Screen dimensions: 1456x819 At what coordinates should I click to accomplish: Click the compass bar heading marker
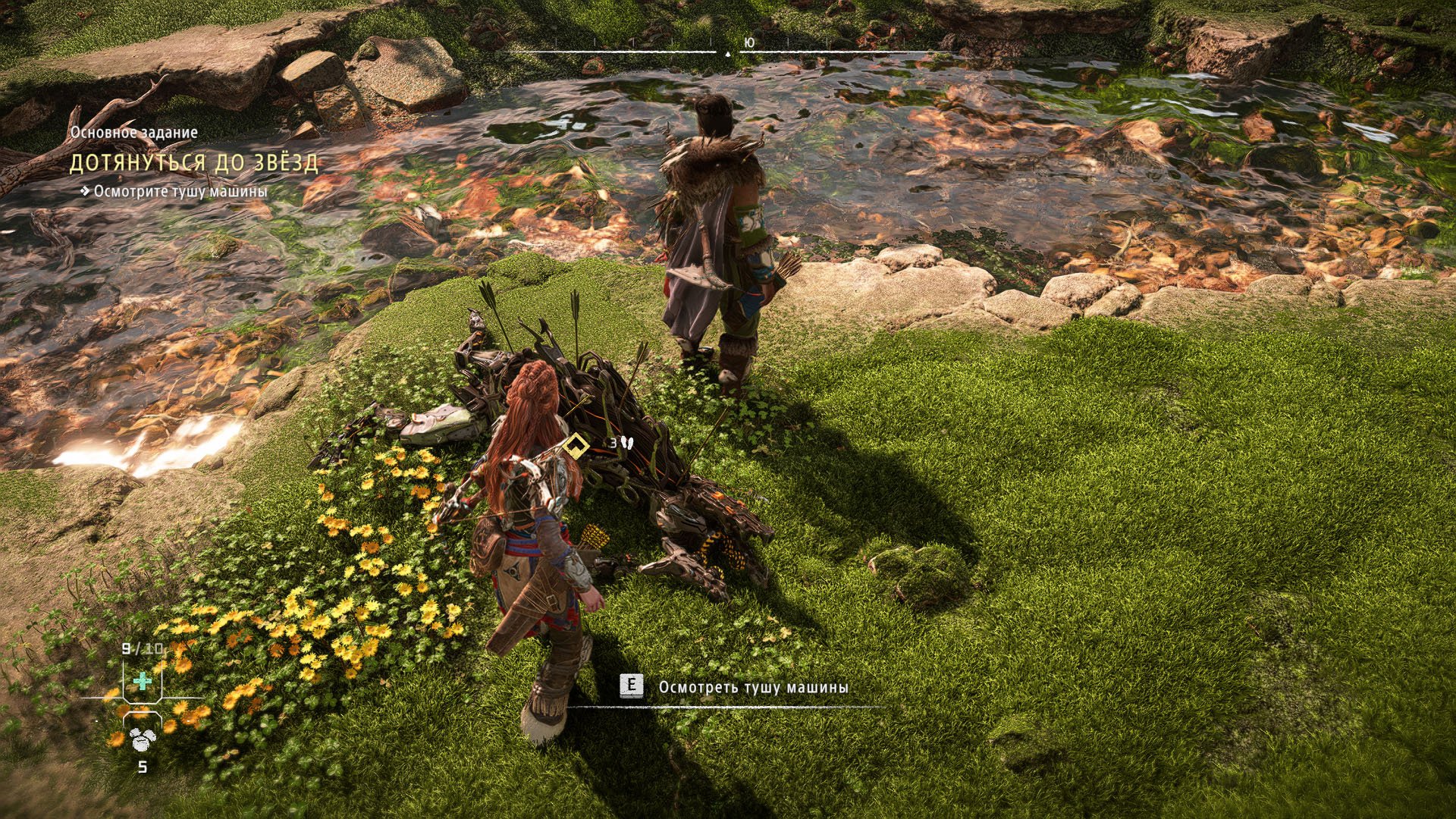coord(728,54)
